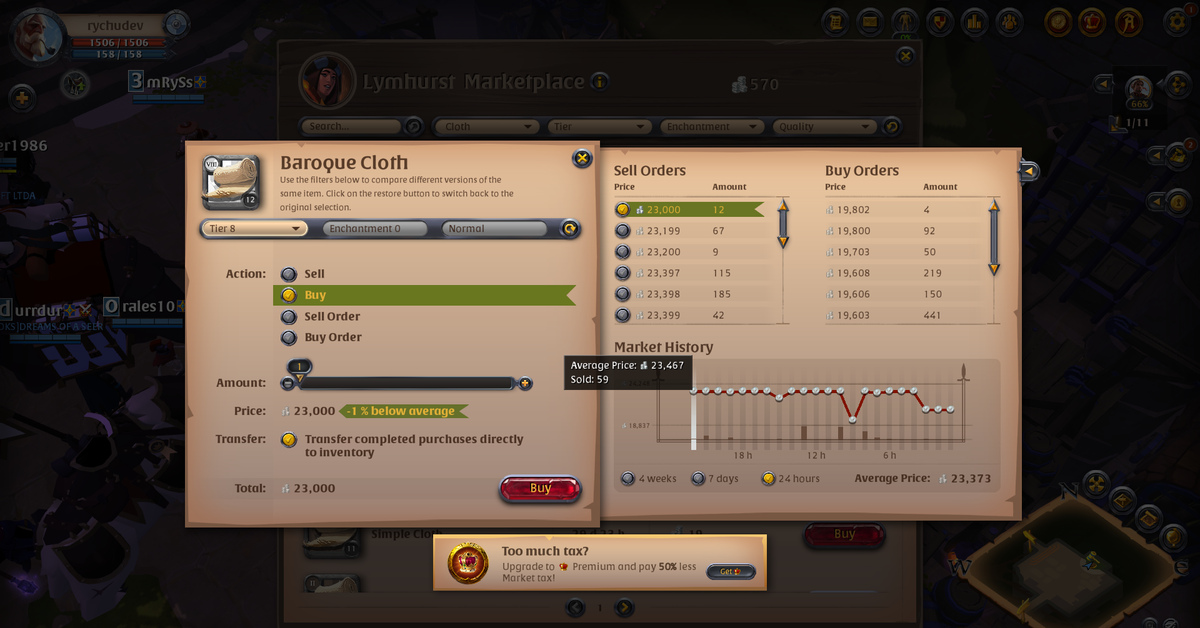Close the Lymhurst Marketplace window
The width and height of the screenshot is (1200, 628).
click(905, 56)
